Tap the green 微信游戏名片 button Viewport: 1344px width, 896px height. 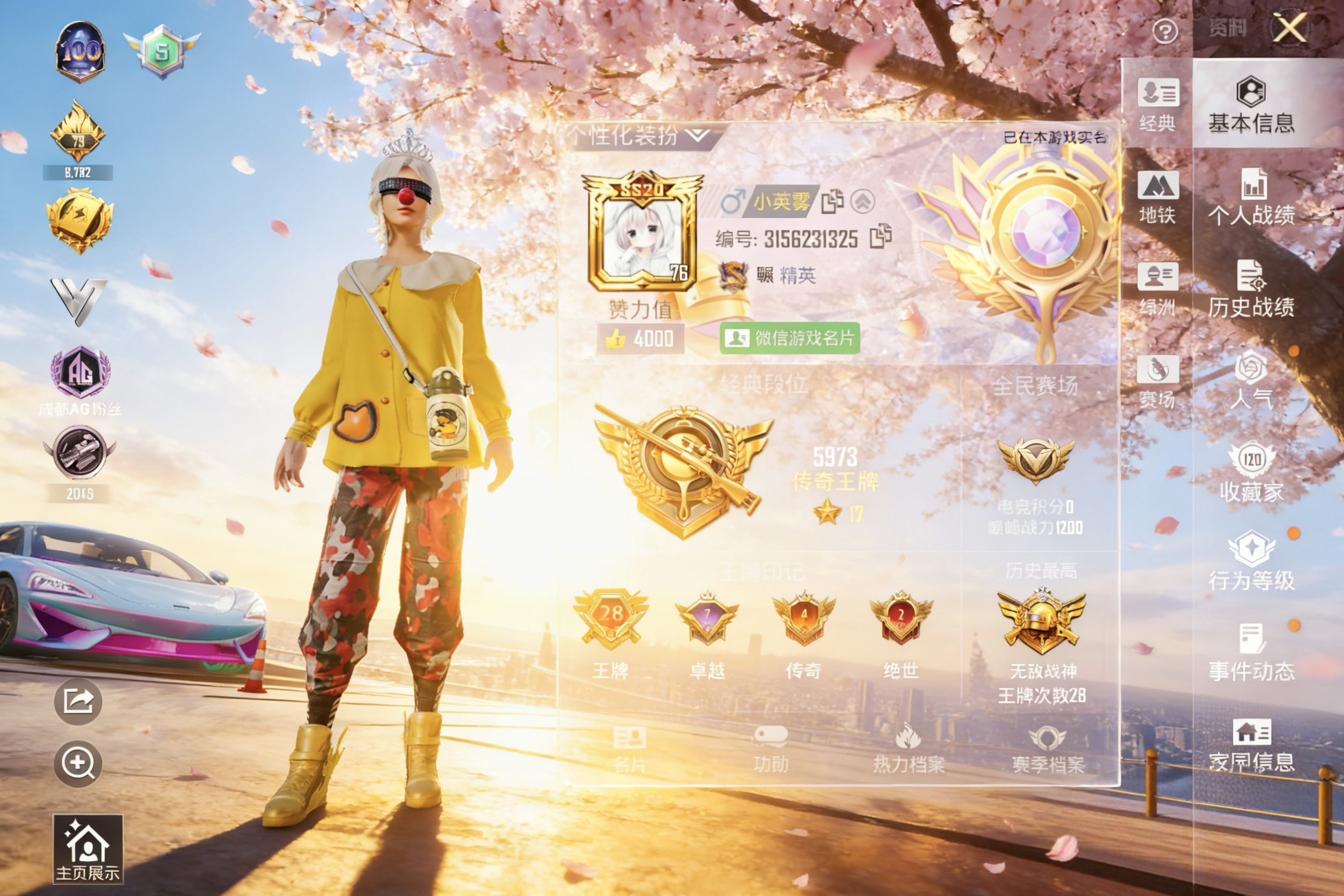(x=790, y=338)
